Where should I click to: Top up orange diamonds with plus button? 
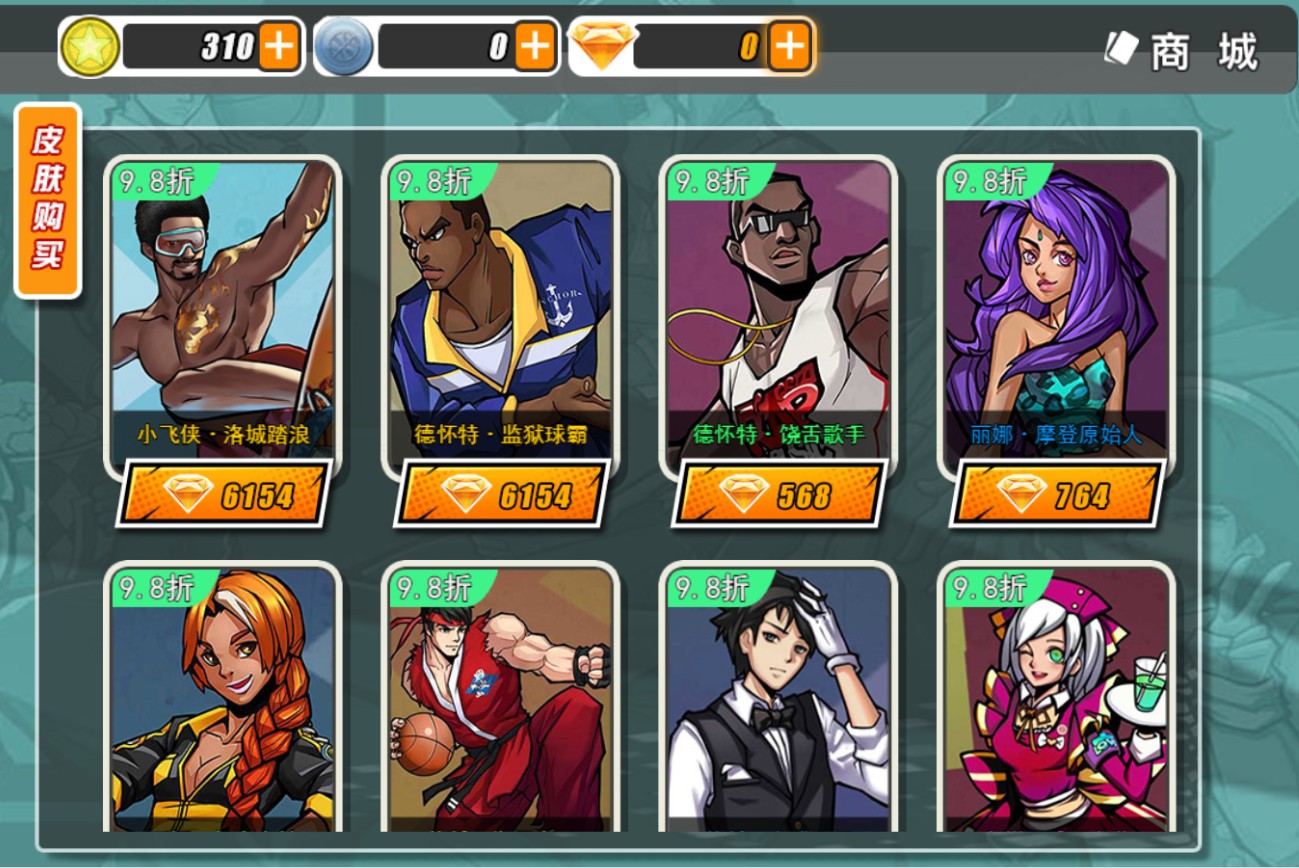point(789,47)
